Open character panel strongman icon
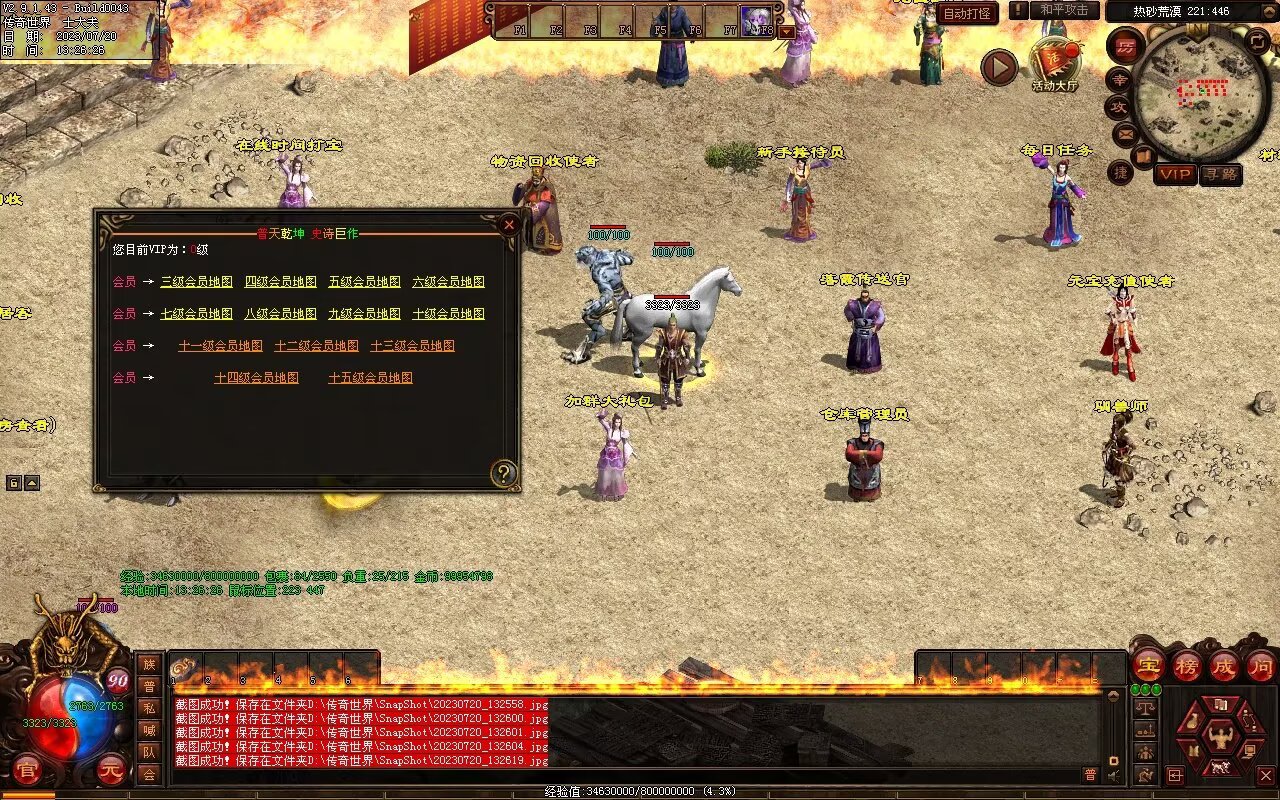The image size is (1280, 800). coord(1219,738)
